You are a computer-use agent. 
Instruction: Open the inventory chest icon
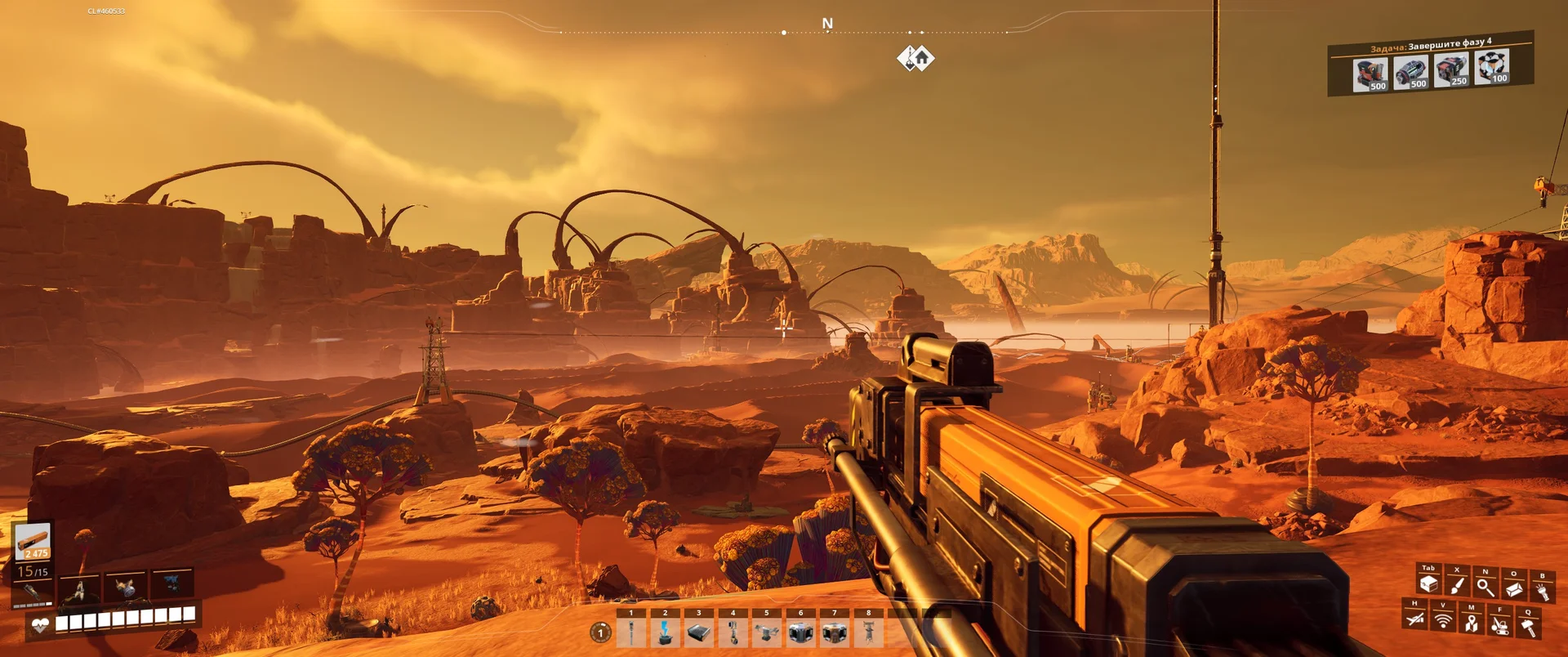(1428, 584)
